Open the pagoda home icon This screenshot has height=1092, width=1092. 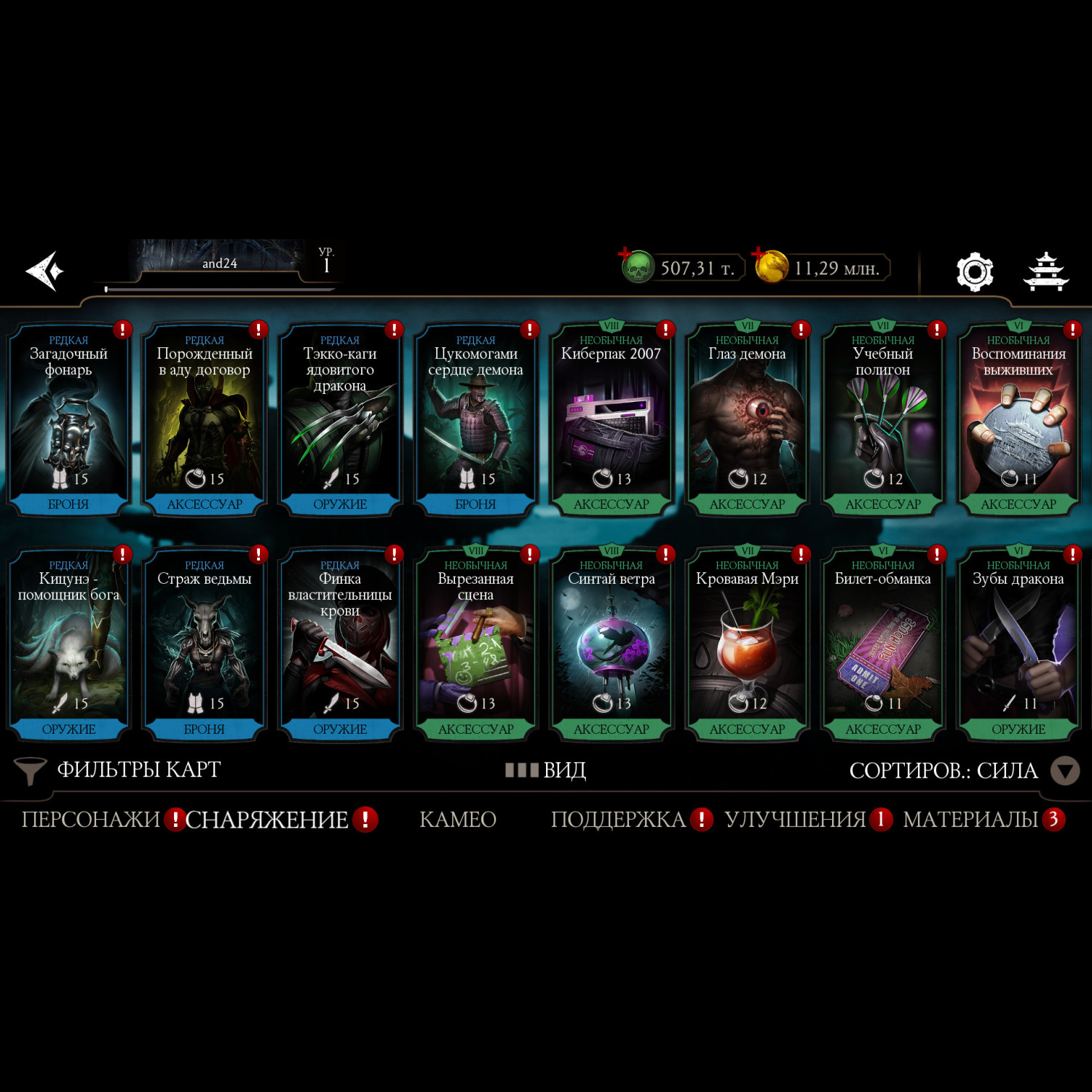point(1046,272)
